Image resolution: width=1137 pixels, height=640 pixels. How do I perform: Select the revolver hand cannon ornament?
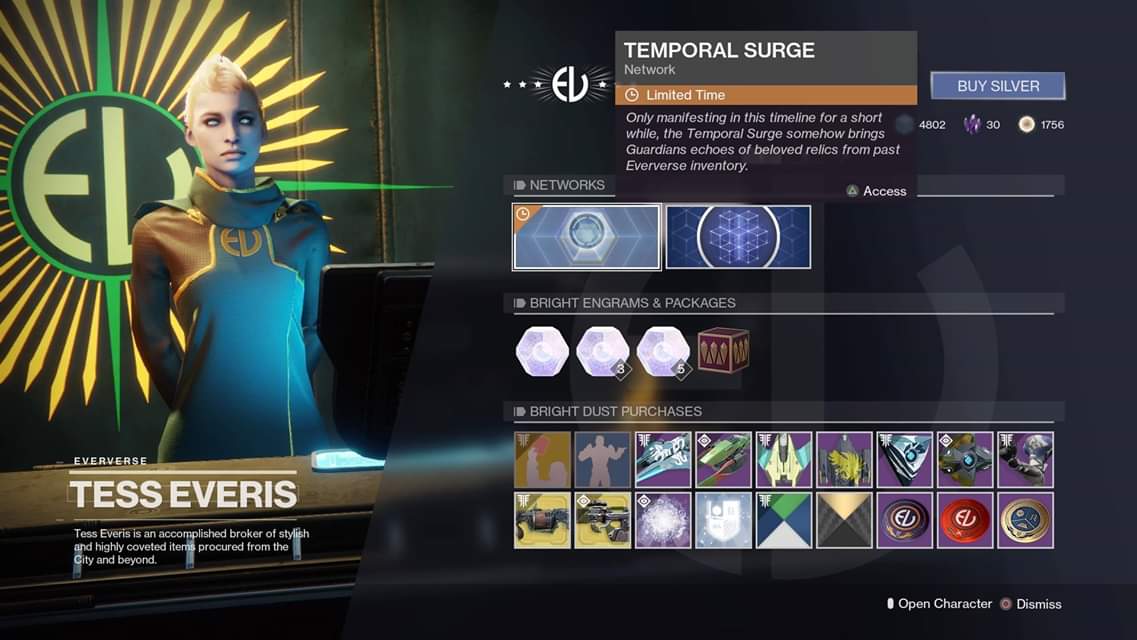click(x=542, y=520)
